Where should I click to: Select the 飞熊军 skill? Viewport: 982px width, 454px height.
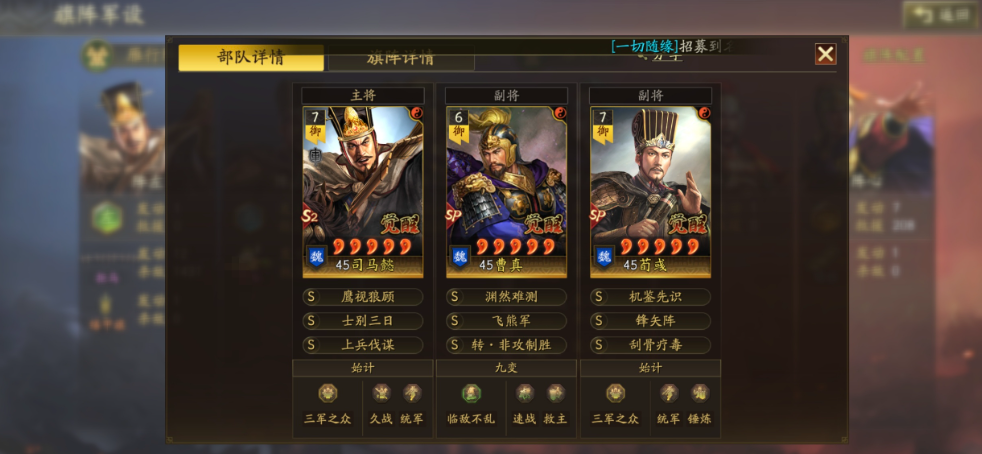click(x=506, y=321)
